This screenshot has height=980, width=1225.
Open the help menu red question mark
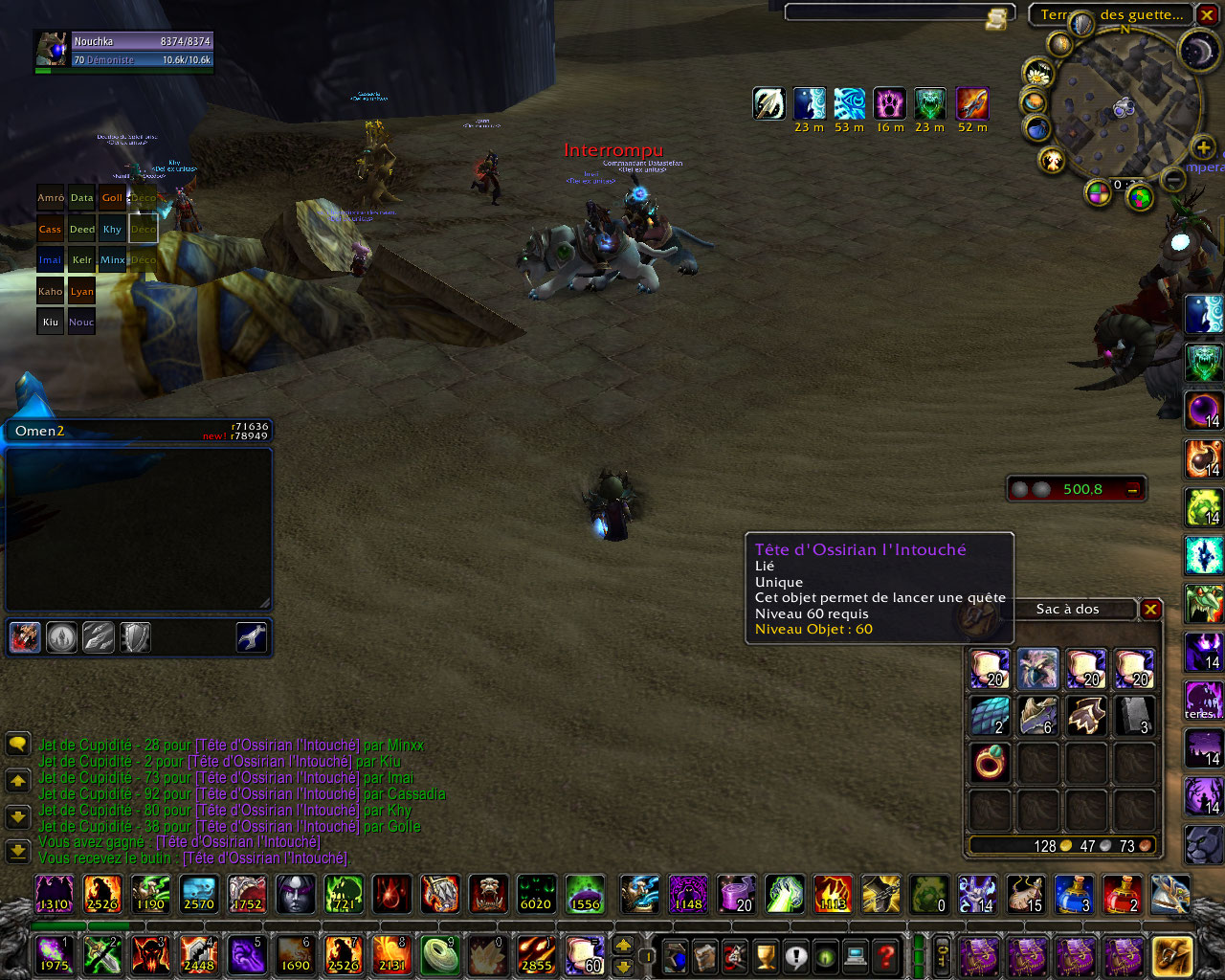tap(887, 955)
